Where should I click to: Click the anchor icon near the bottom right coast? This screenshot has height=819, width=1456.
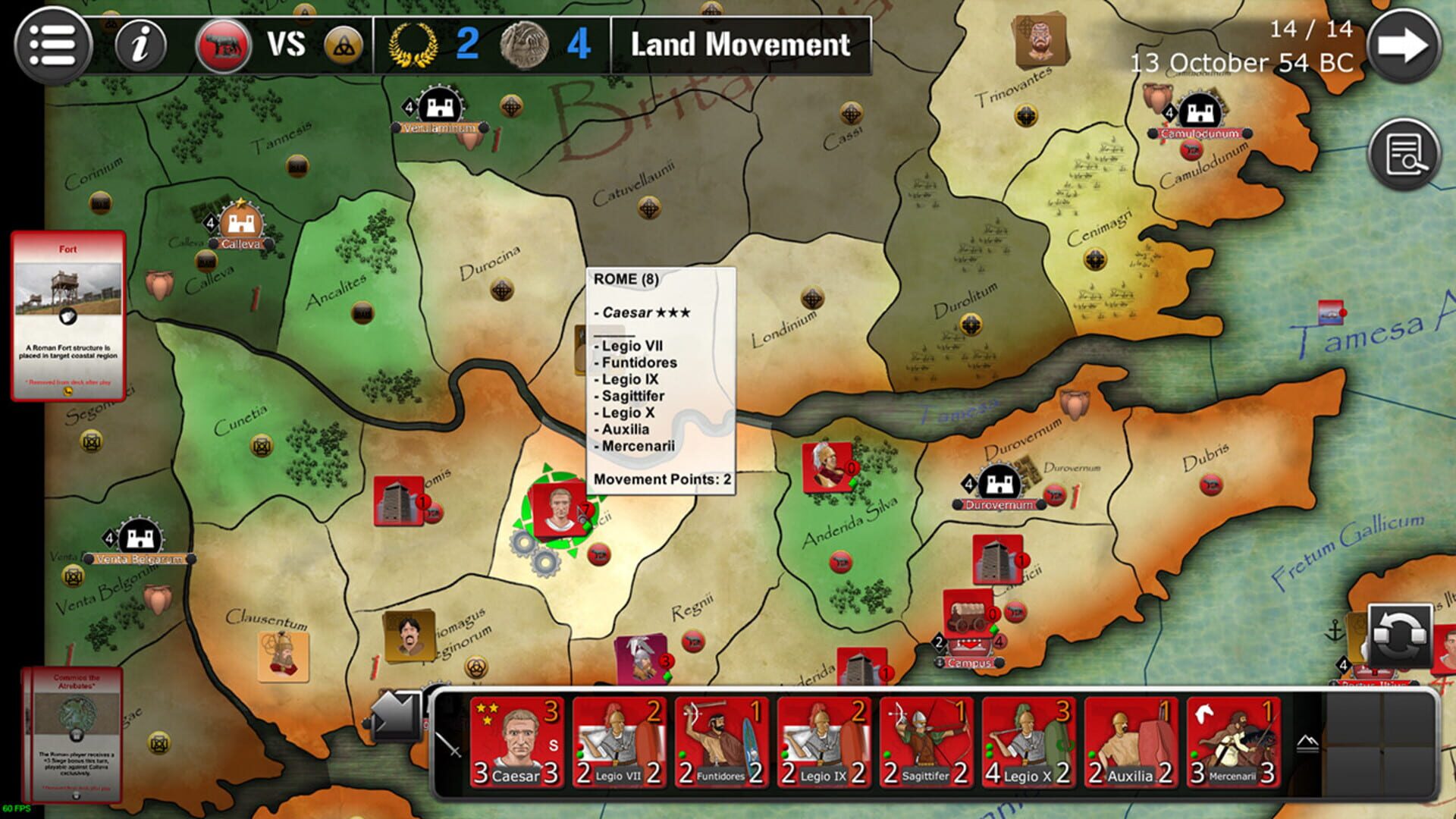click(1334, 630)
